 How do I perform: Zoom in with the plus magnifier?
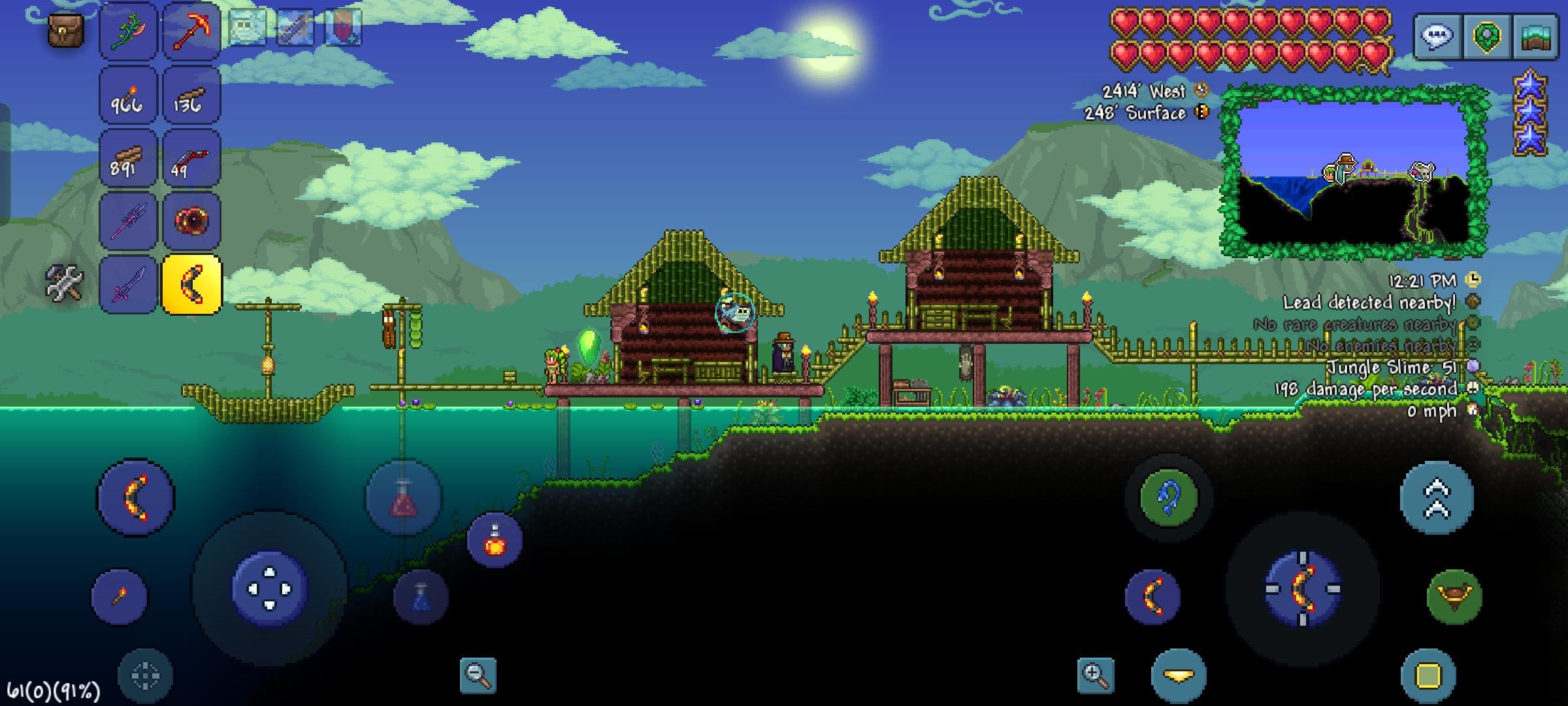(1096, 675)
